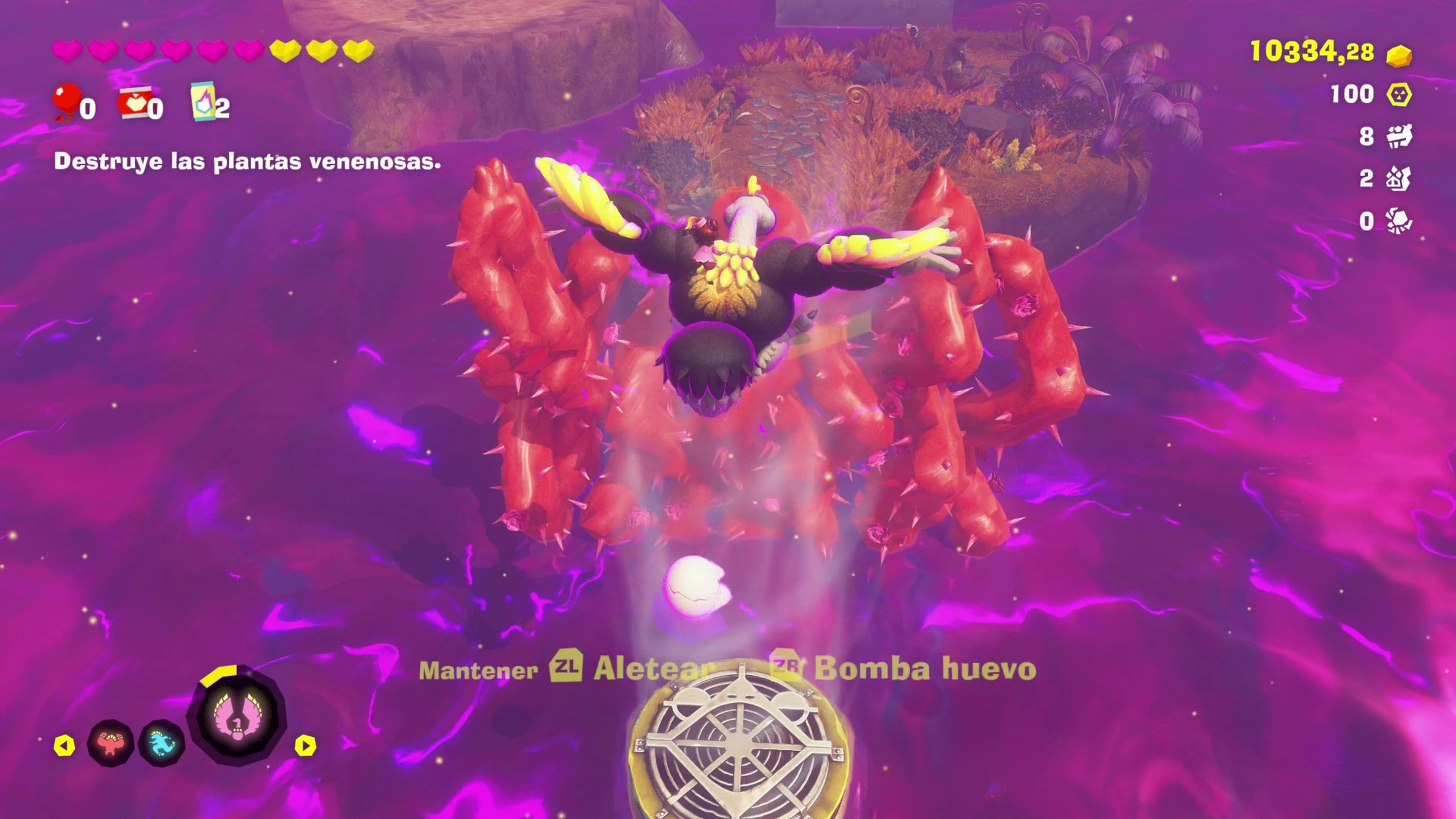
Task: Click the right yellow arrow to cycle Bananzas
Action: tap(306, 744)
